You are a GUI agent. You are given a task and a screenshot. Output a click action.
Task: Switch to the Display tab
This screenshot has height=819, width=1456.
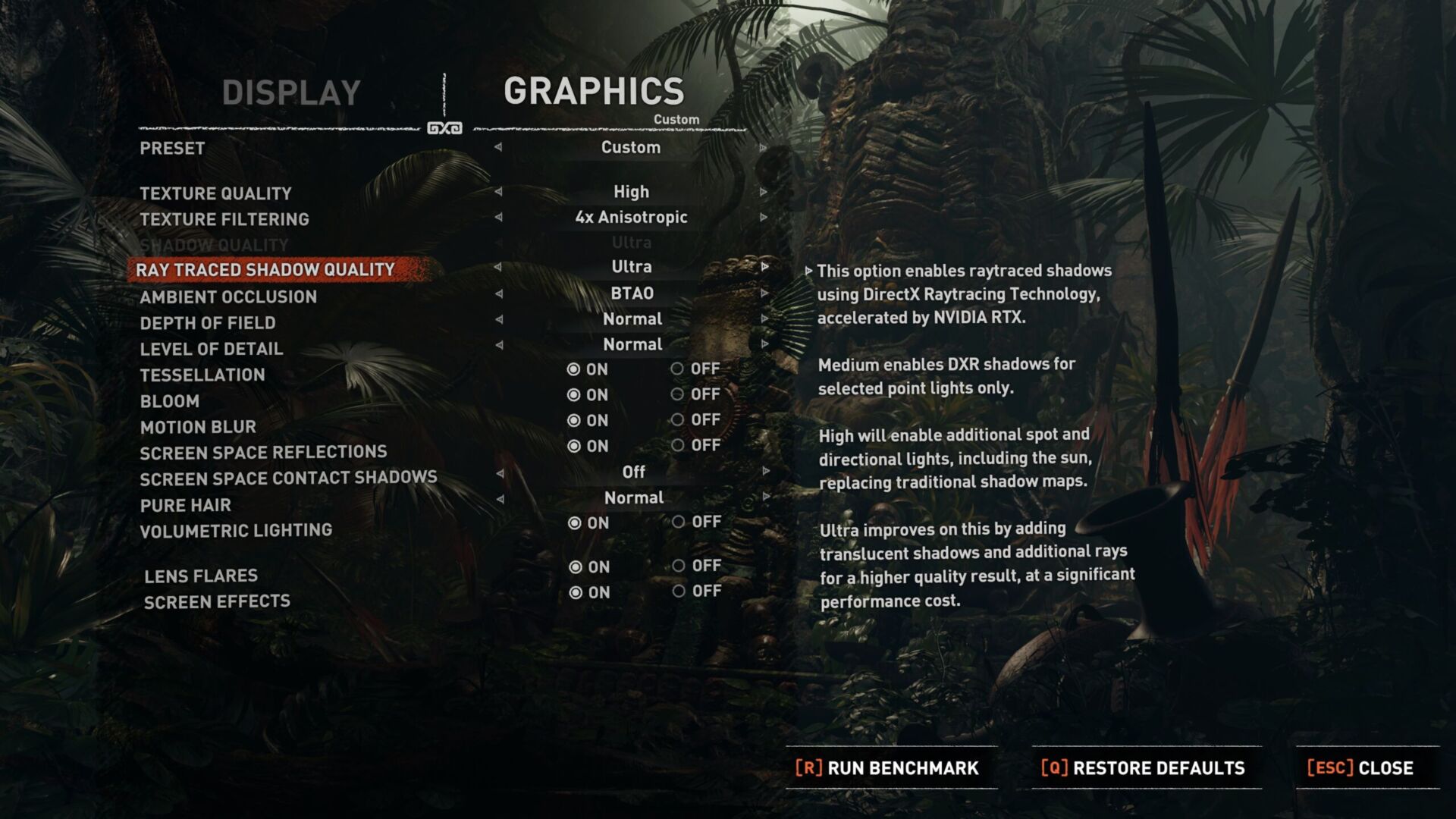(x=291, y=93)
